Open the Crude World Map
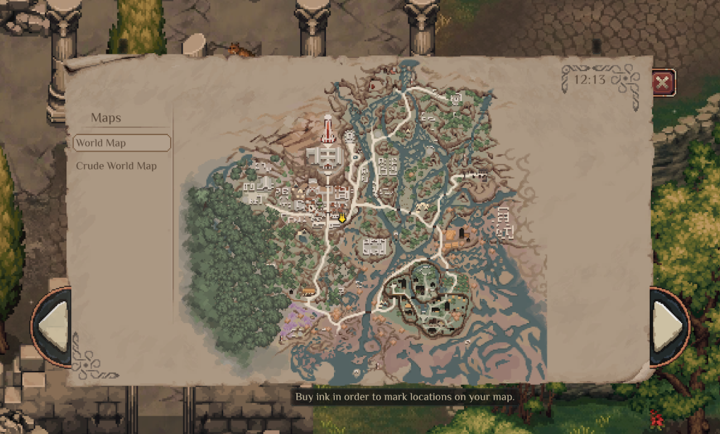Viewport: 720px width, 434px height. pyautogui.click(x=117, y=166)
